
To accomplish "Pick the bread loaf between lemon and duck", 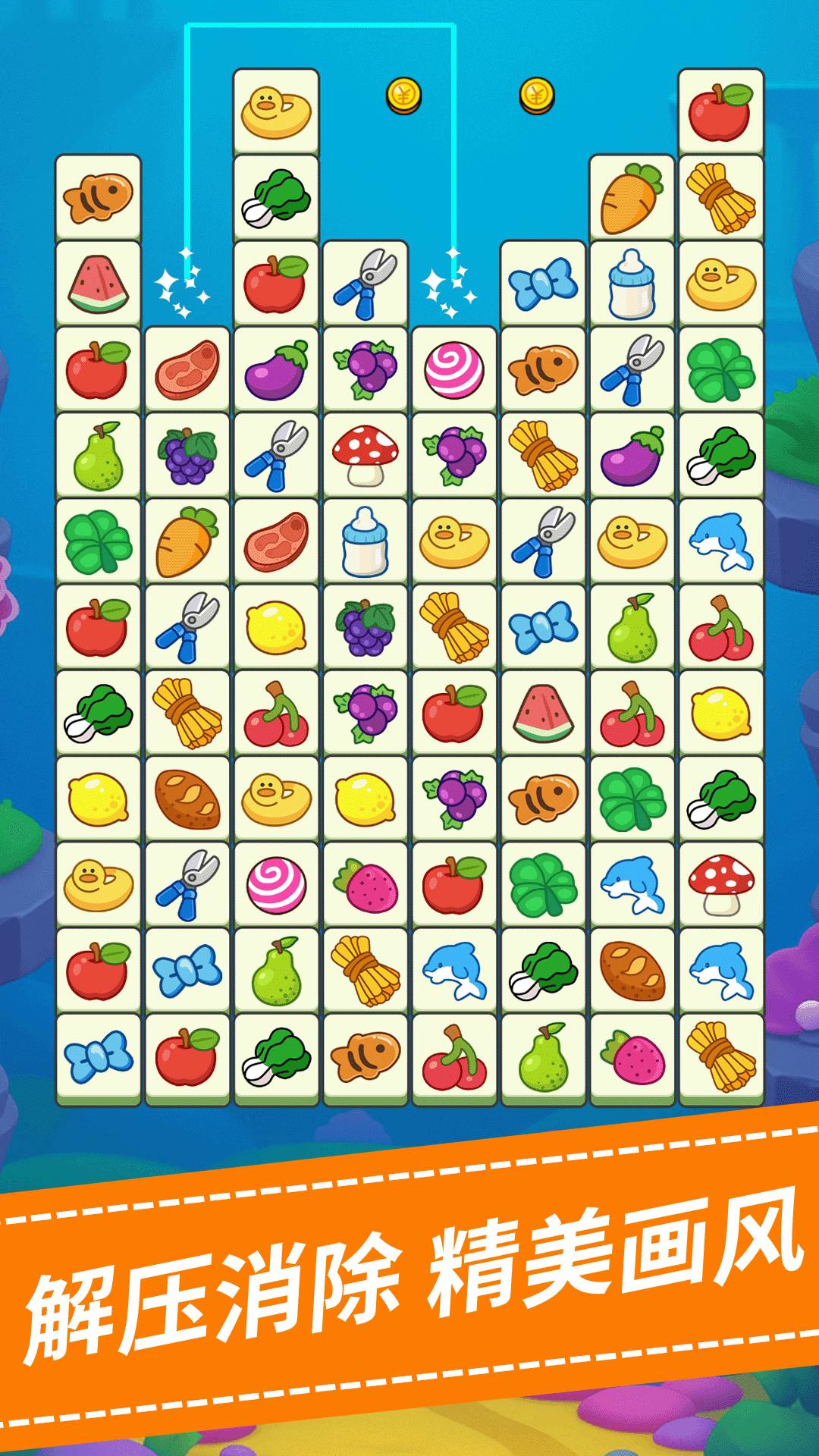I will tap(187, 799).
